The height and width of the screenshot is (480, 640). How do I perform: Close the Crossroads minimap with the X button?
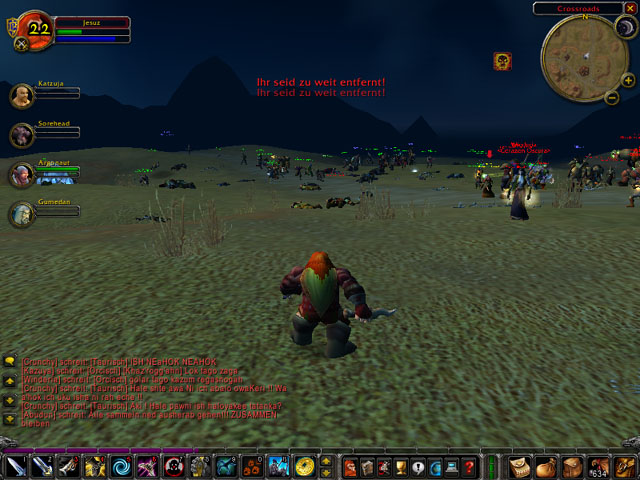click(629, 8)
